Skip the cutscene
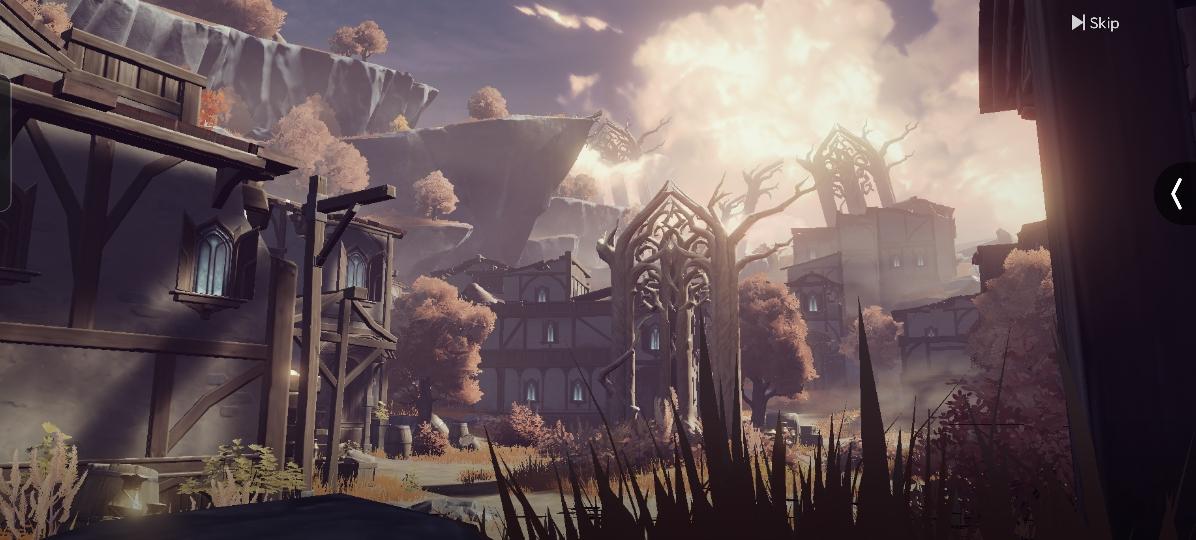Image resolution: width=1196 pixels, height=540 pixels. click(x=1095, y=22)
